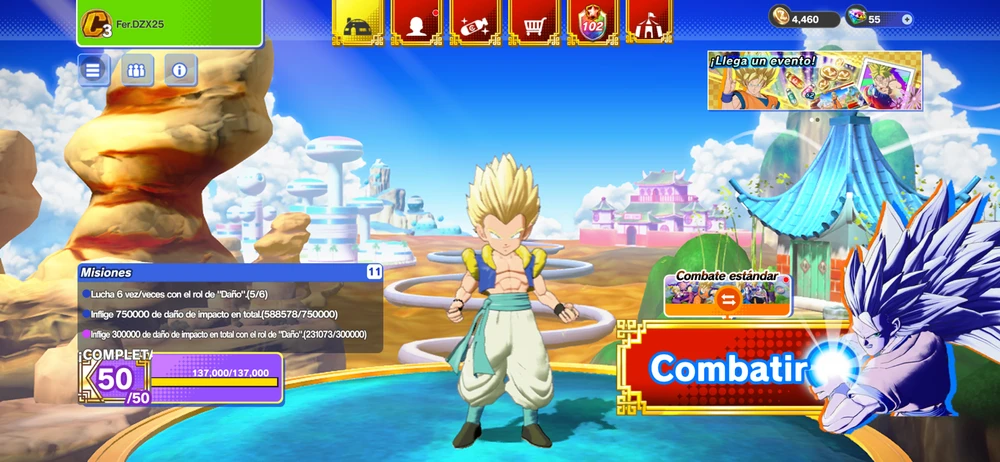Screen dimensions: 1000x462
Task: Open the friends group icon button
Action: (137, 70)
